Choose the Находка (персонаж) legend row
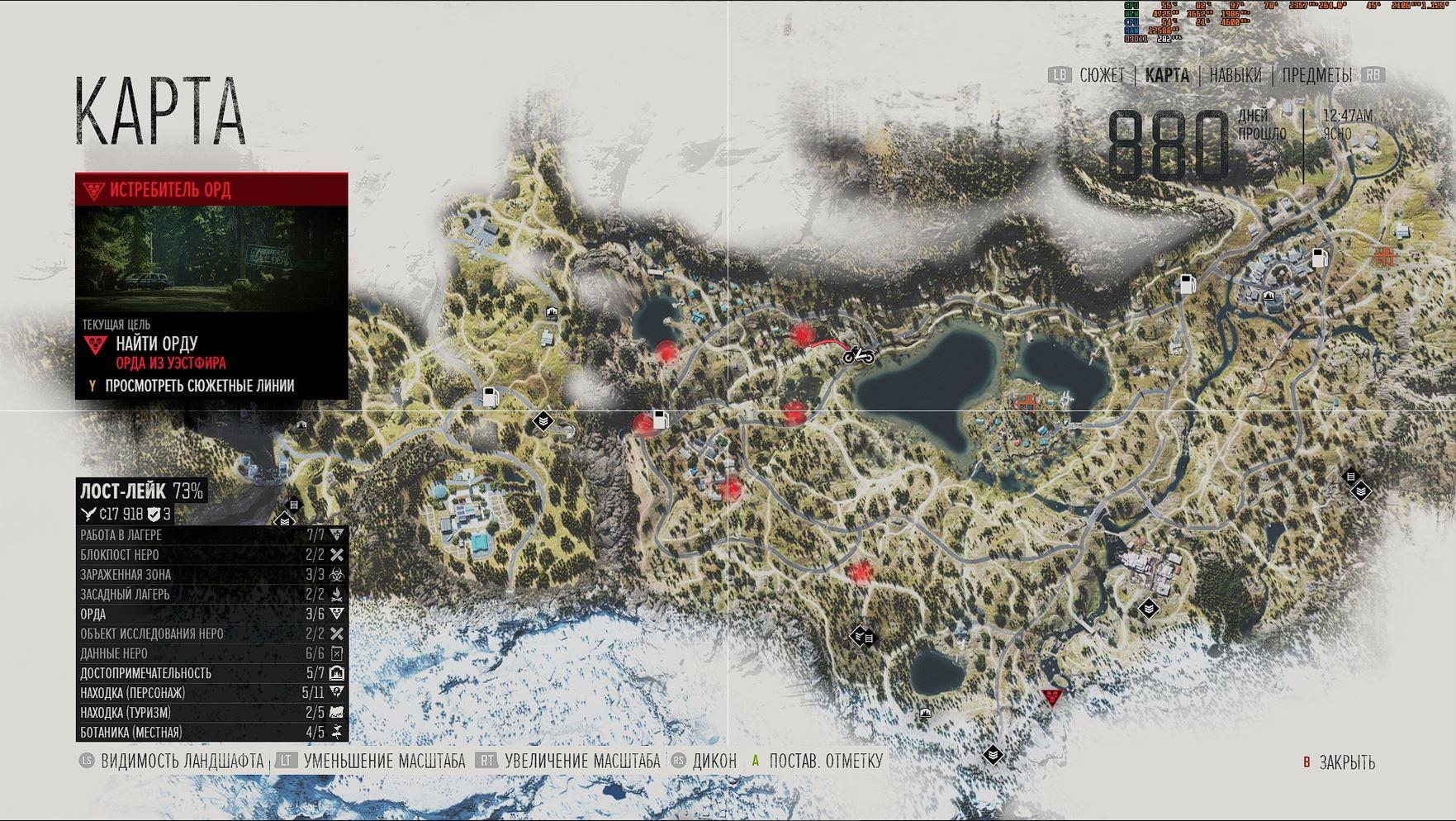Screen dimensions: 1456x821 [x=211, y=693]
